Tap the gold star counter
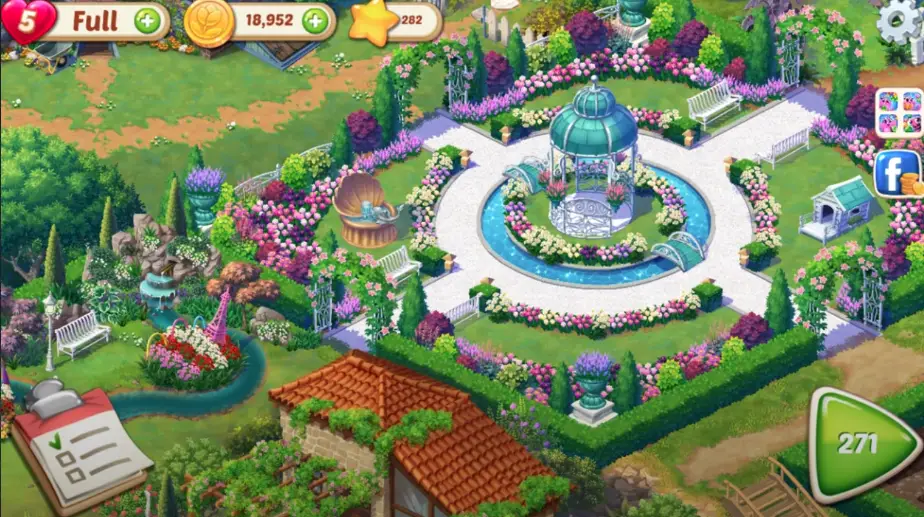This screenshot has height=517, width=924. tap(372, 20)
